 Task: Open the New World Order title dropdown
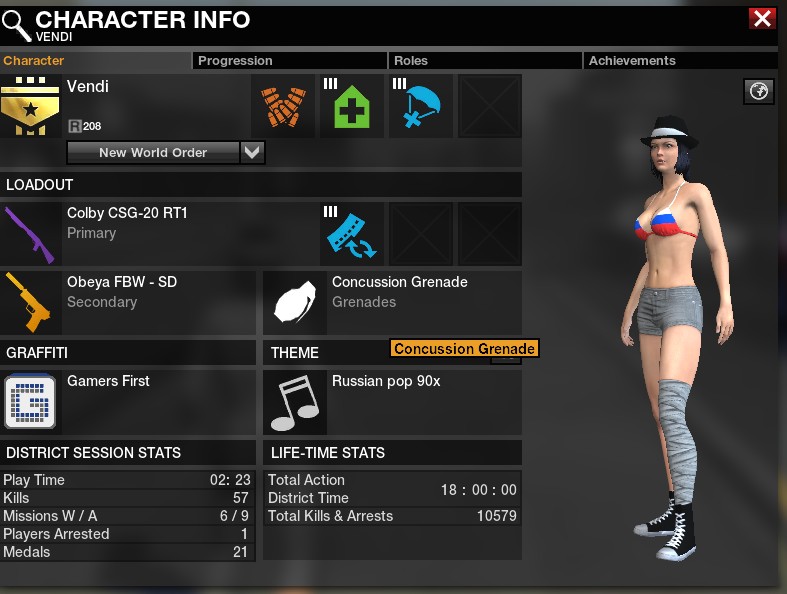click(253, 152)
